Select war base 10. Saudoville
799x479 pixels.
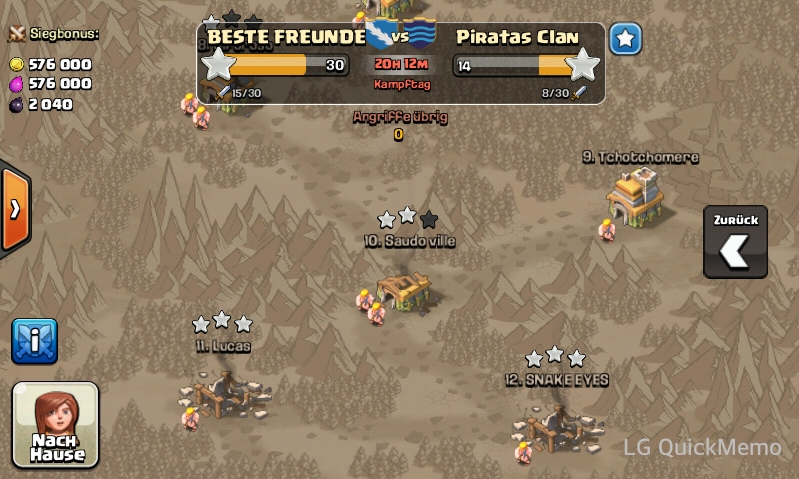tap(408, 289)
